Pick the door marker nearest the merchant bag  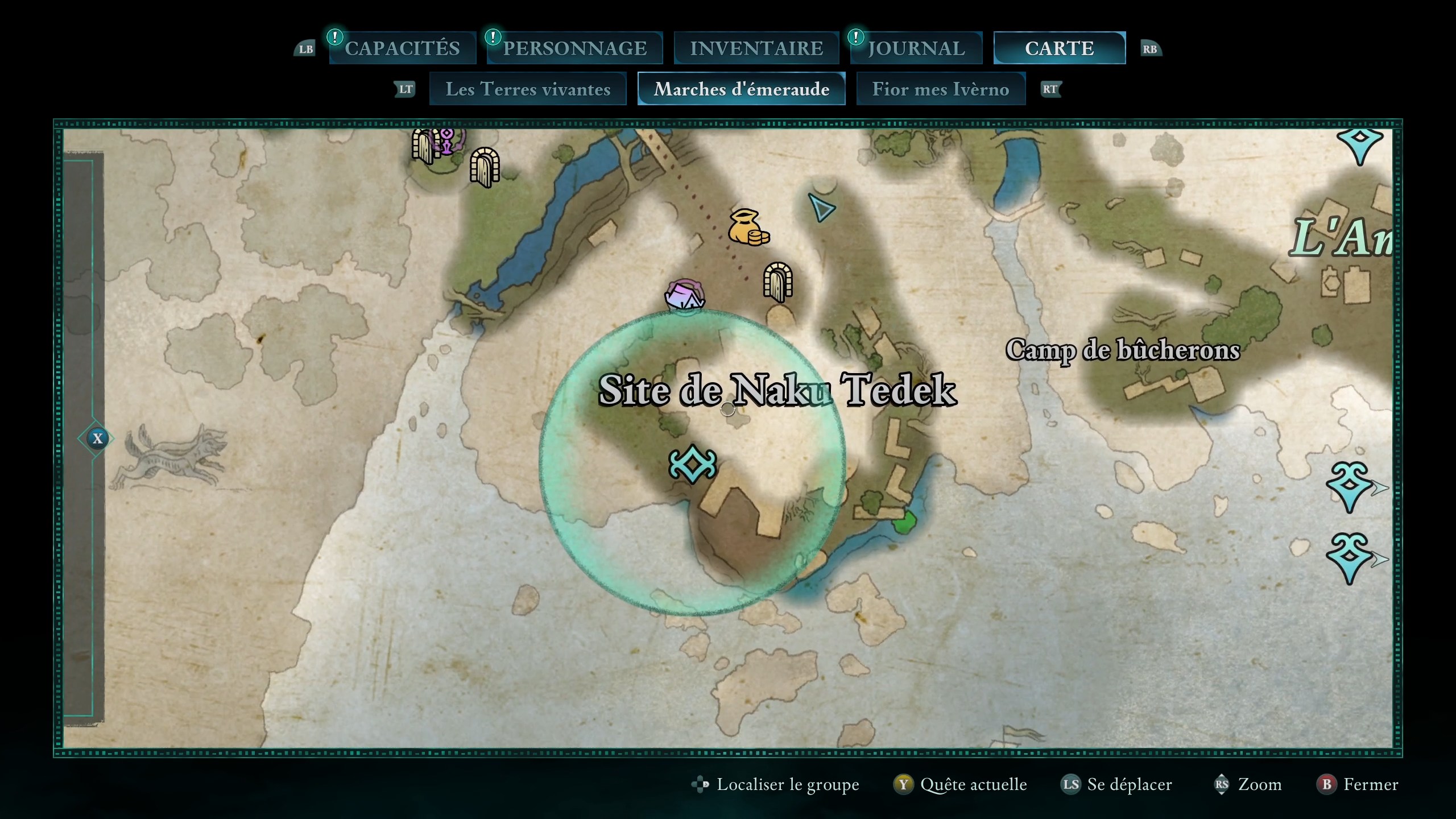pyautogui.click(x=777, y=281)
